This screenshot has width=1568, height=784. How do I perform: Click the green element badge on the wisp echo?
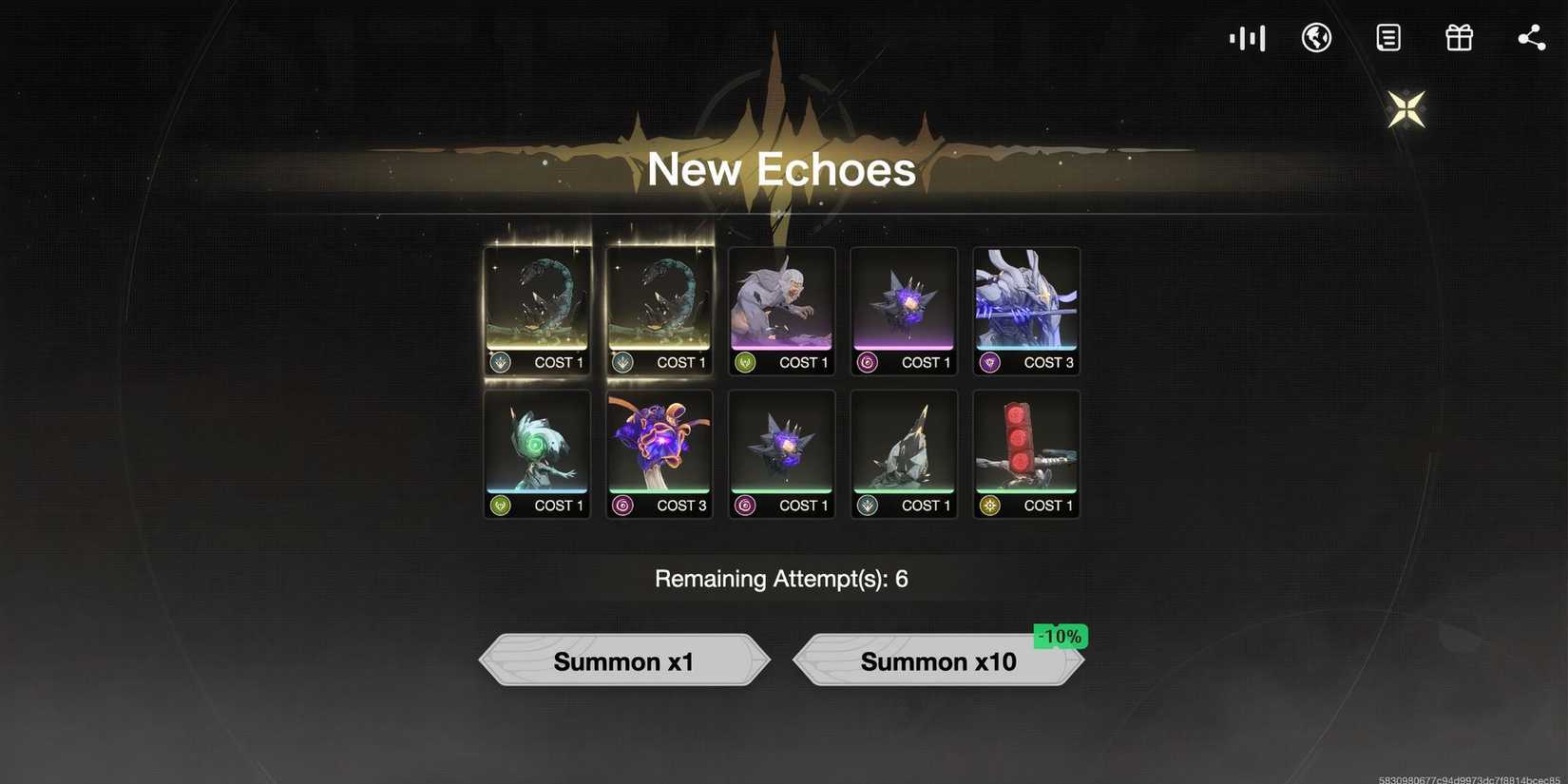coord(501,505)
